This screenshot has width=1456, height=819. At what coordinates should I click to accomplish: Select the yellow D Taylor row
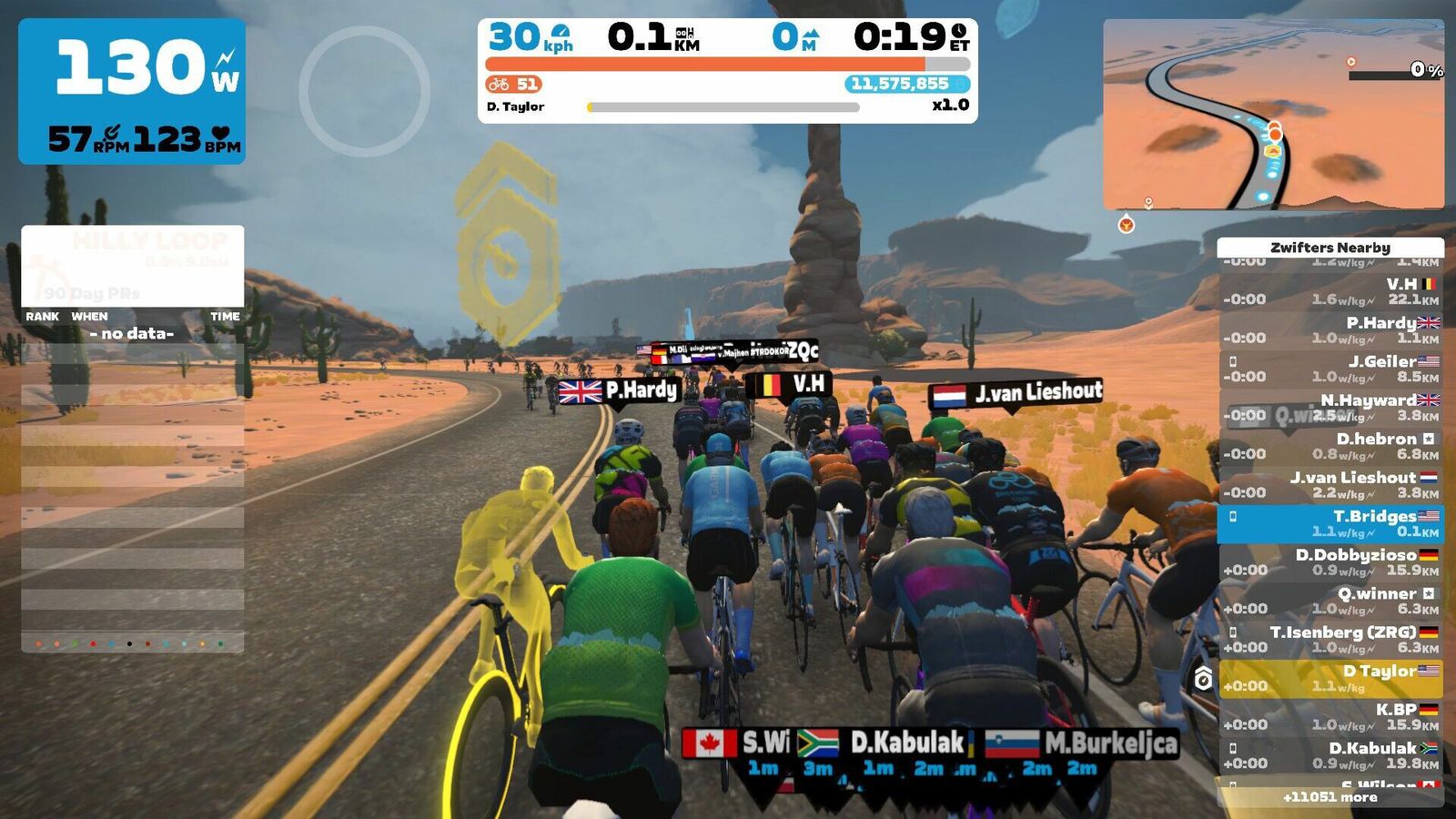(x=1330, y=678)
